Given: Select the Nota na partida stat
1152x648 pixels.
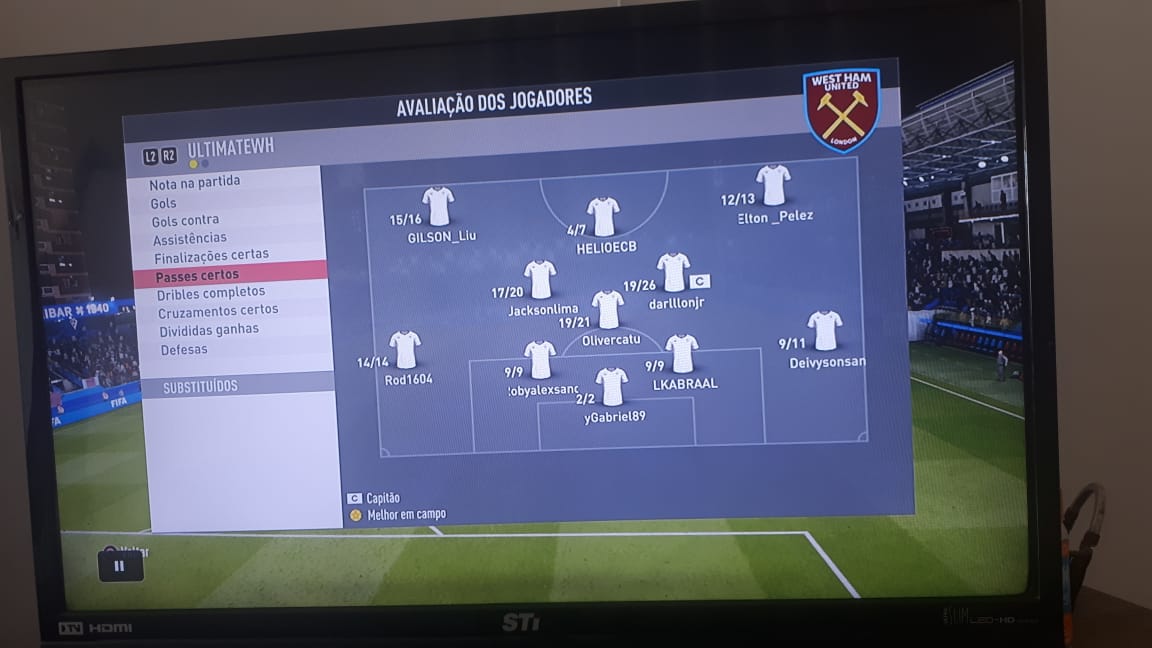Looking at the screenshot, I should (x=195, y=183).
